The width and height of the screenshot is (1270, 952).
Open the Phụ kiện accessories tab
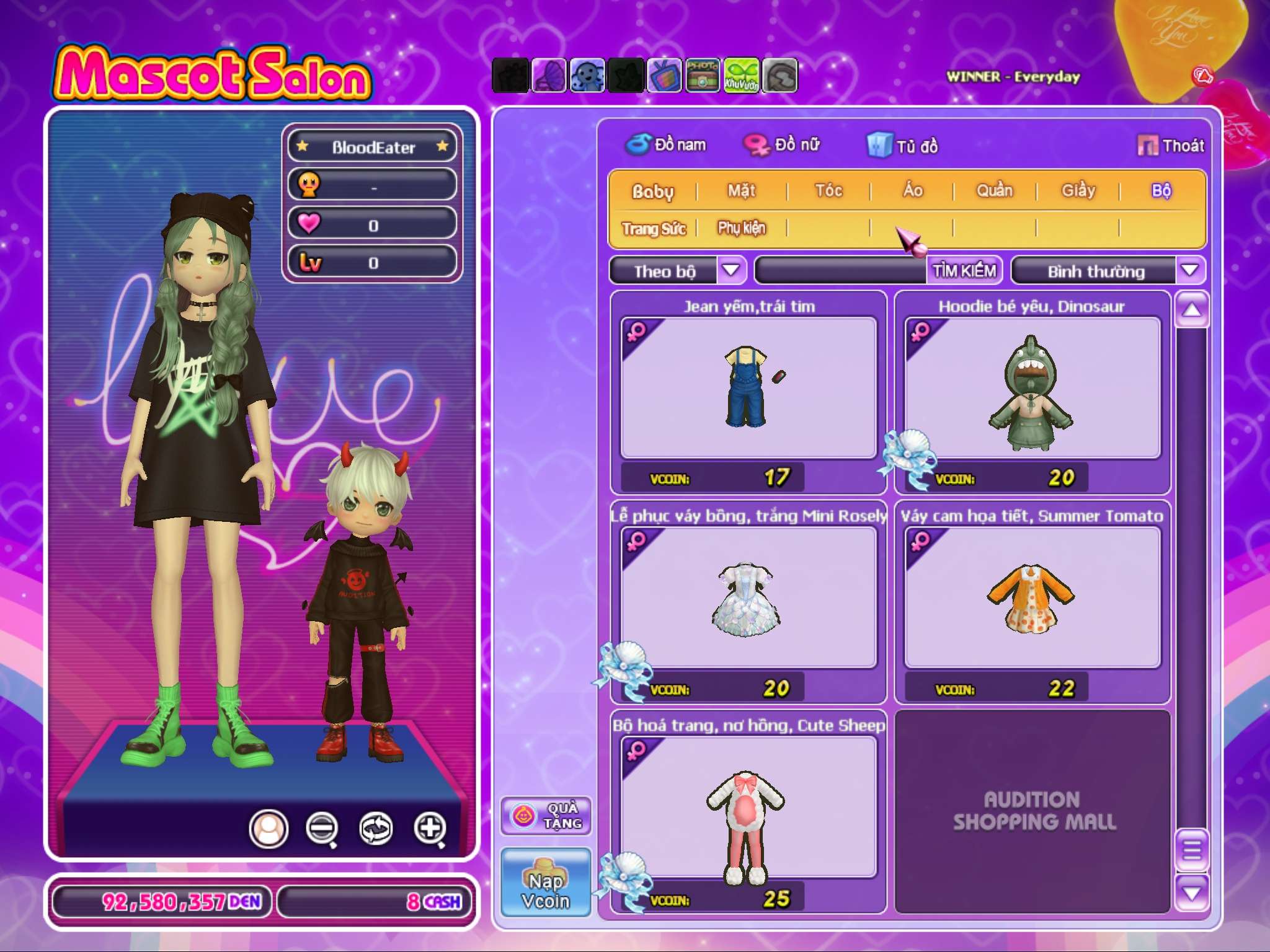coord(742,228)
